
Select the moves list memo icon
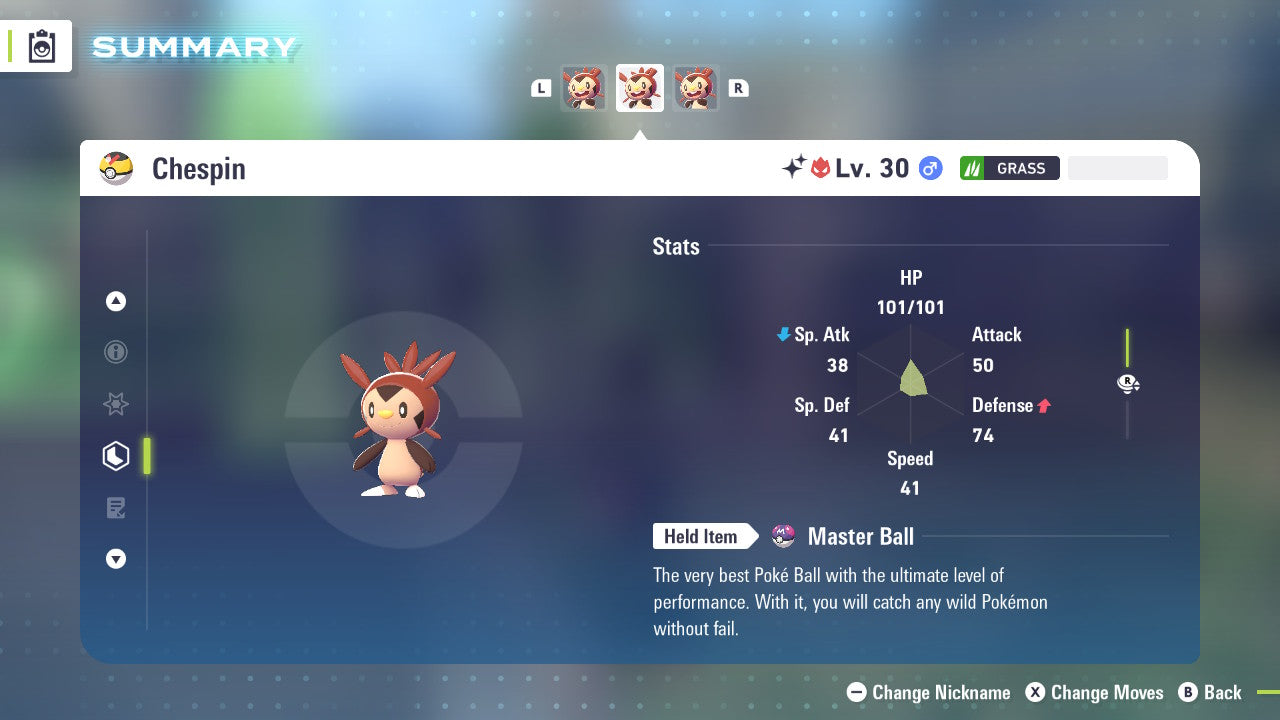(116, 507)
